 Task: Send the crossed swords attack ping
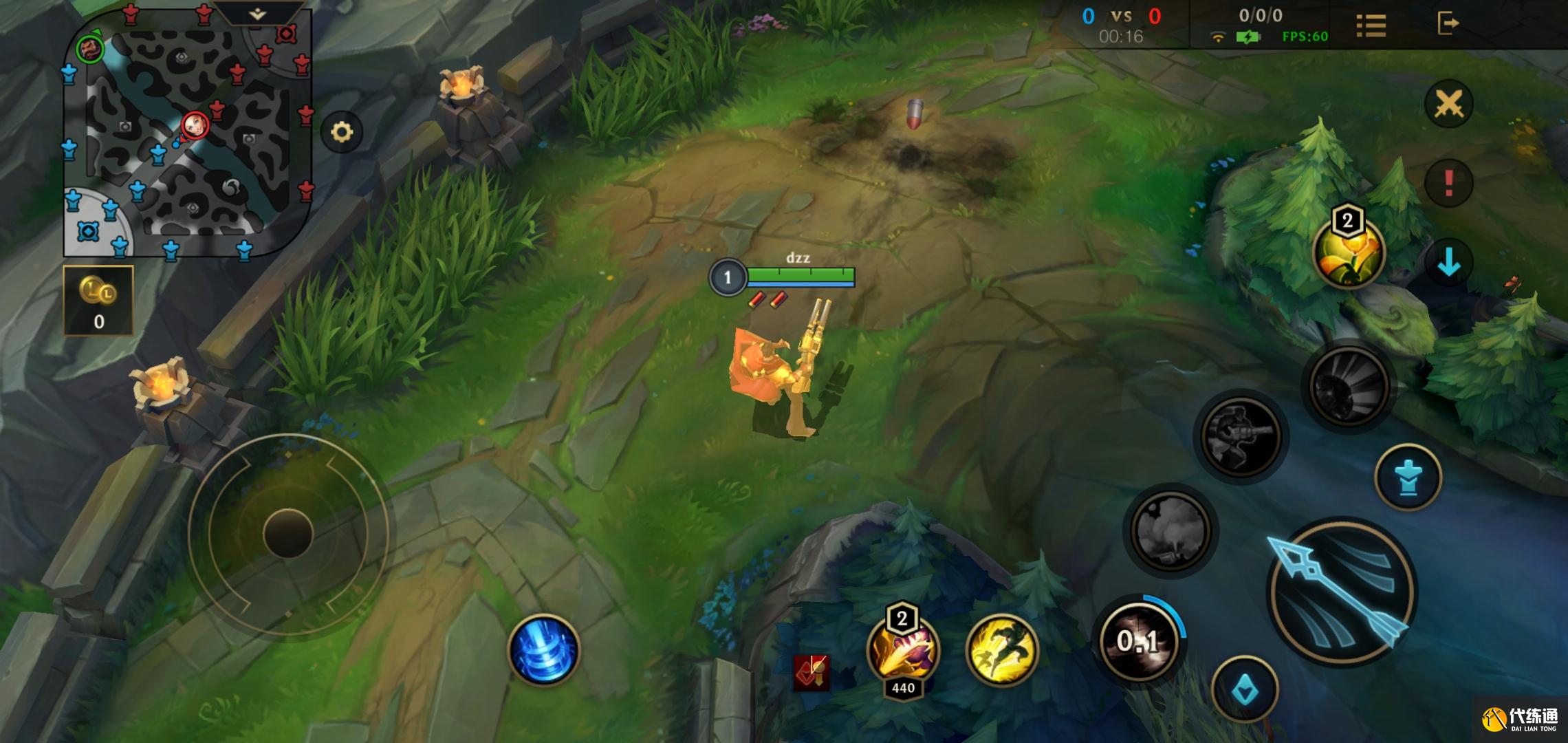(1448, 104)
